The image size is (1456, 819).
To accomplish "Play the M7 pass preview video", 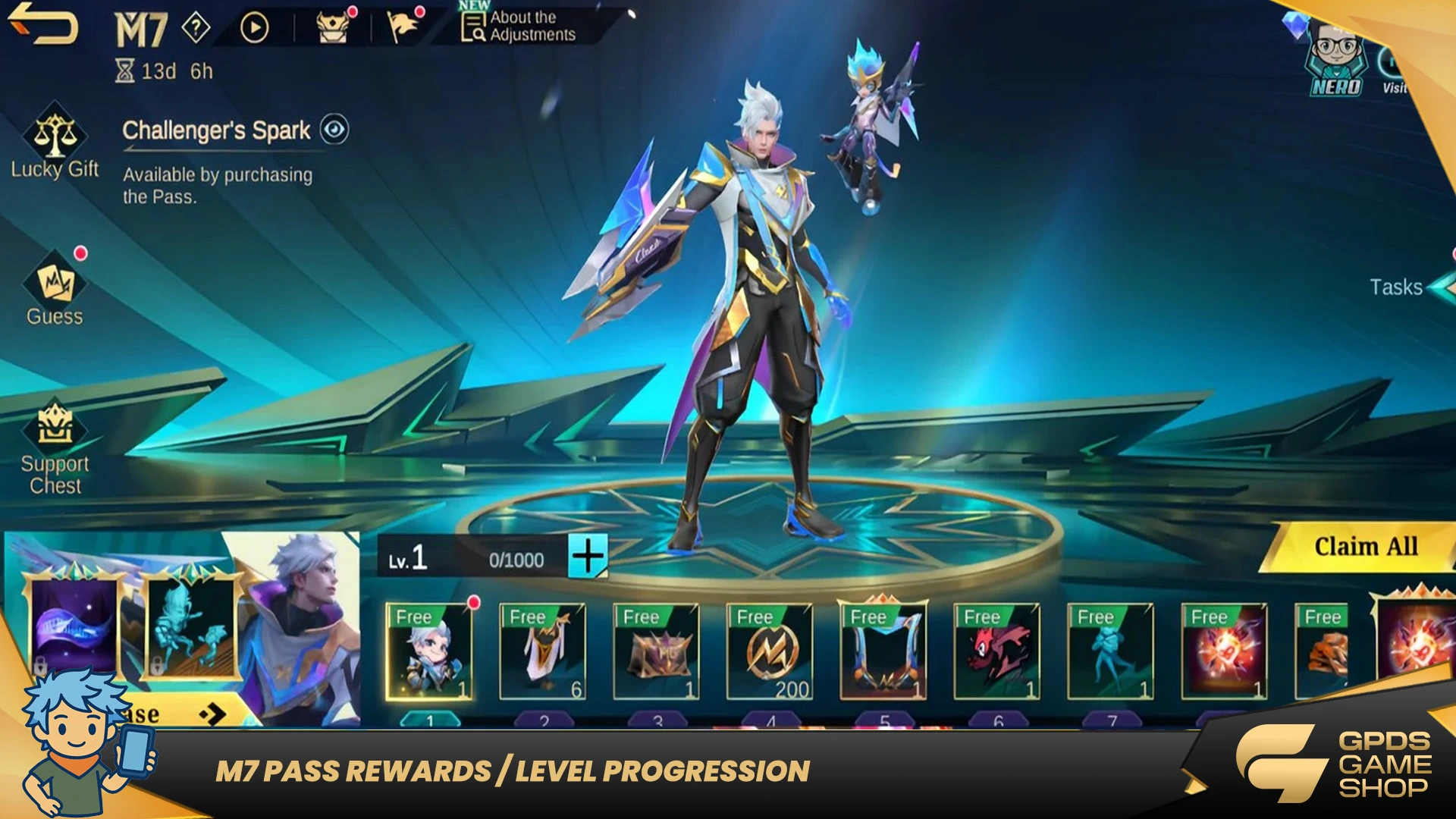I will point(255,28).
